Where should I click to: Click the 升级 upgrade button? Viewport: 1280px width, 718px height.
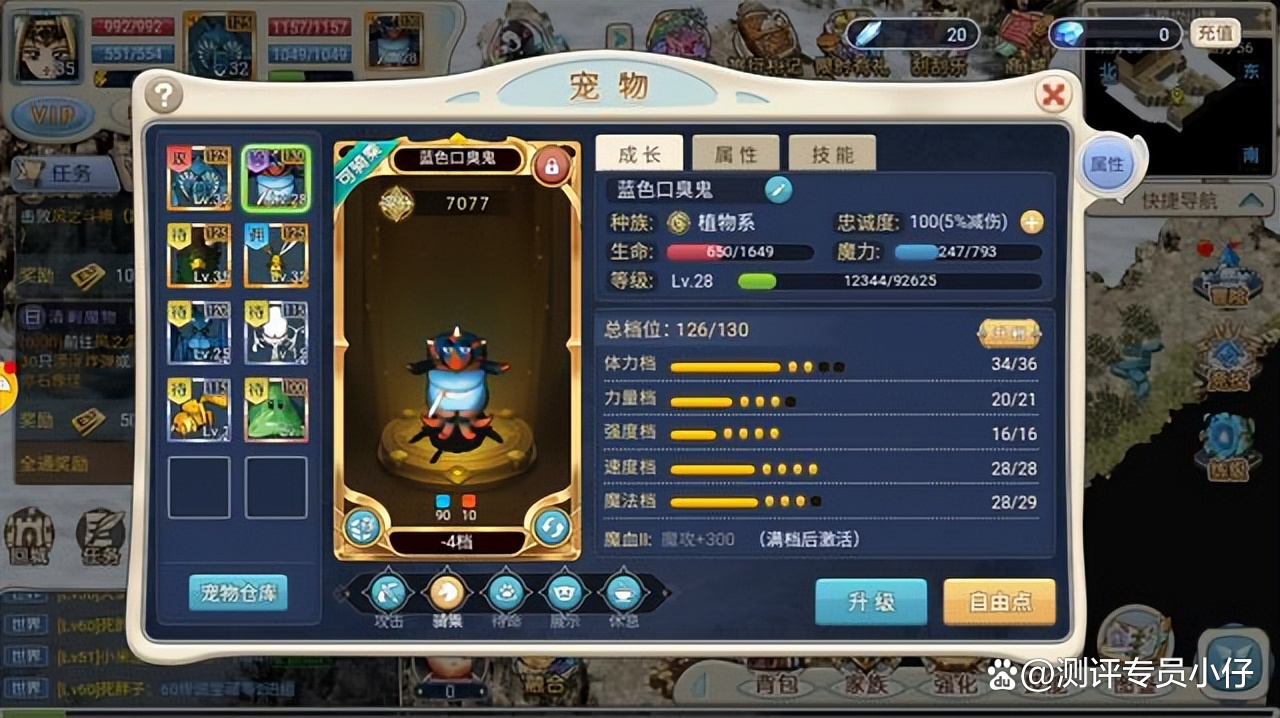tap(871, 602)
